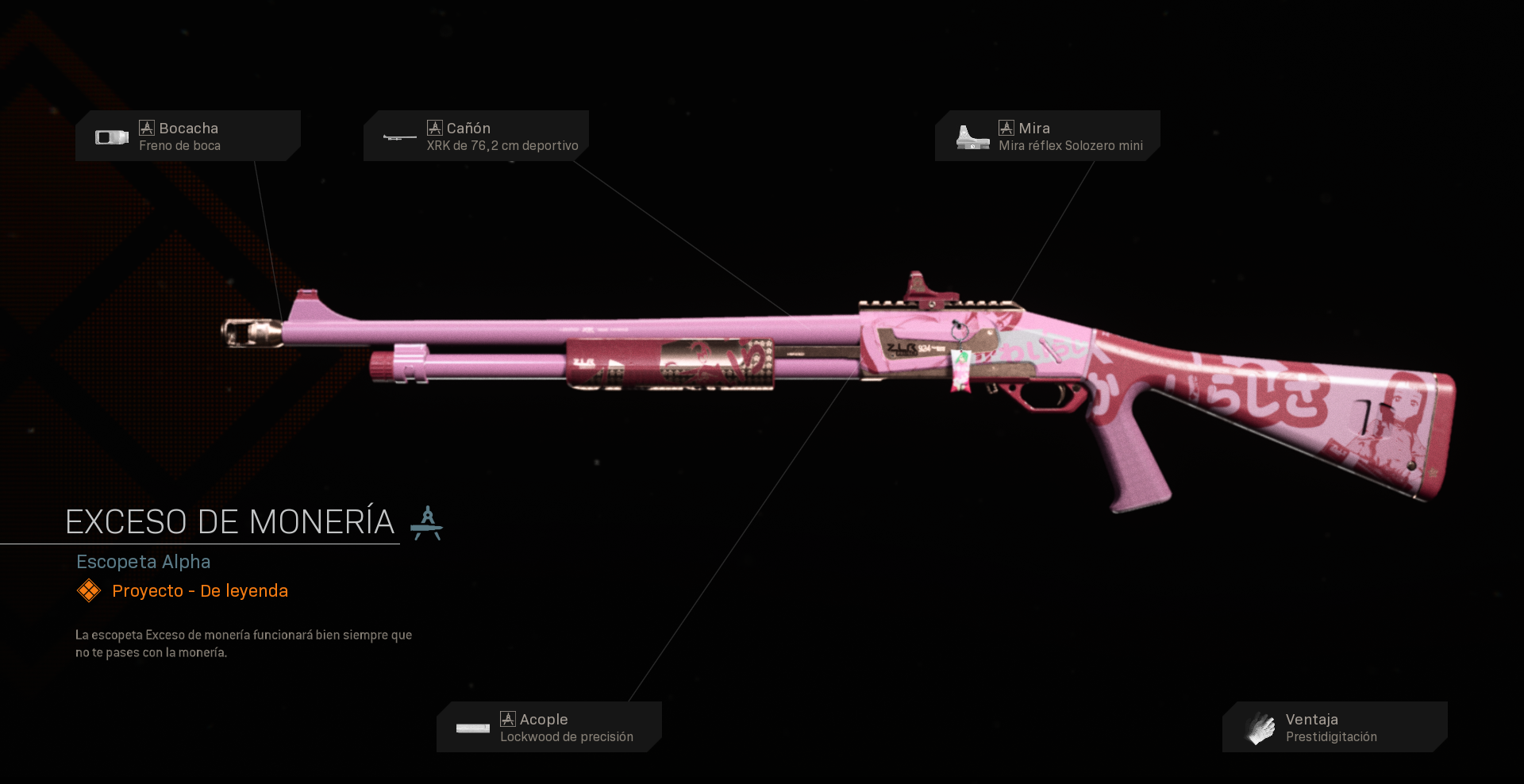The height and width of the screenshot is (784, 1524).
Task: Open the Freno de boca attachment slot
Action: point(181,145)
